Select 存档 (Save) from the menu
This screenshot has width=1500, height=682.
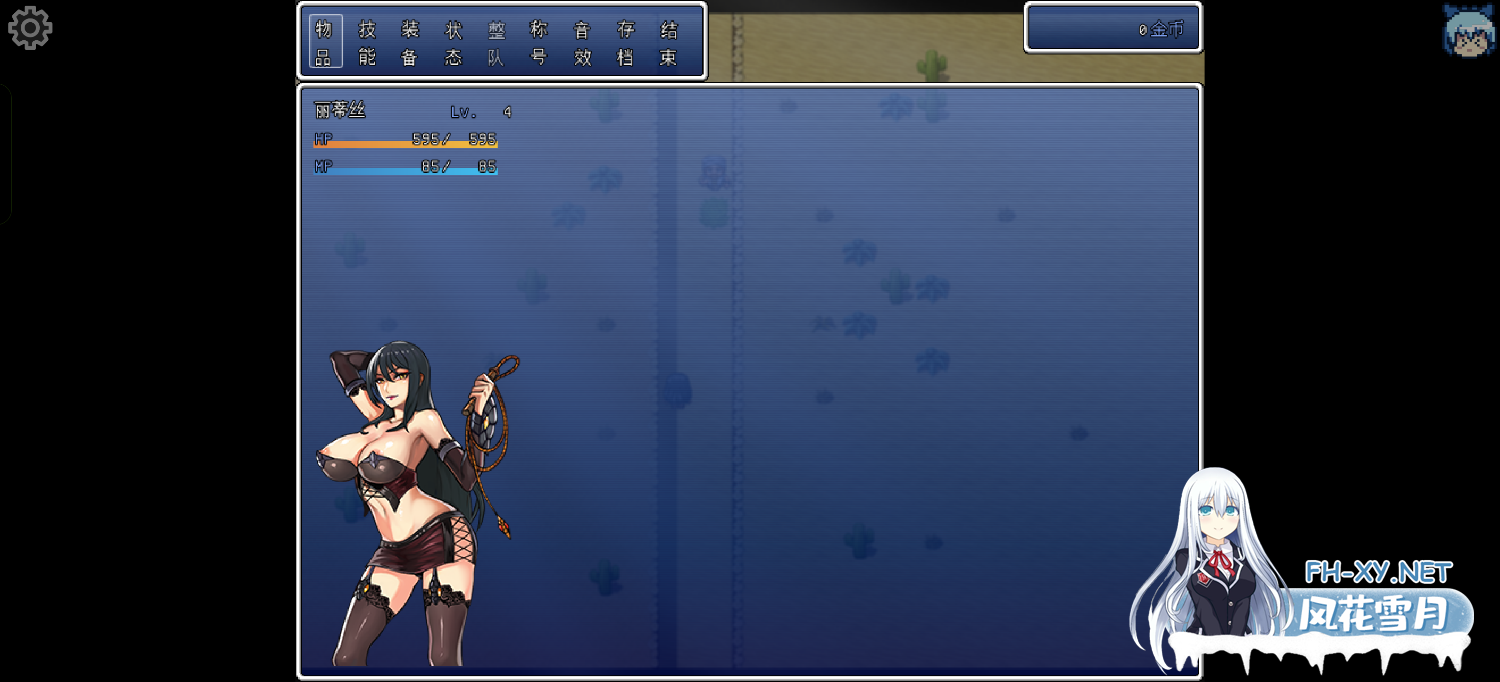pyautogui.click(x=626, y=43)
